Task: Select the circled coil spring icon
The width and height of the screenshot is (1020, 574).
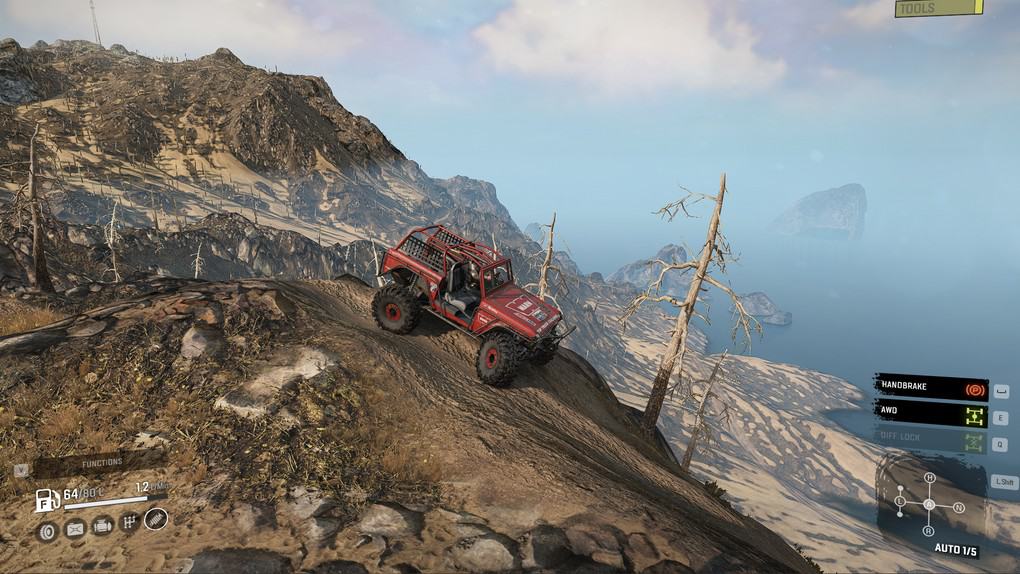Action: pos(156,519)
